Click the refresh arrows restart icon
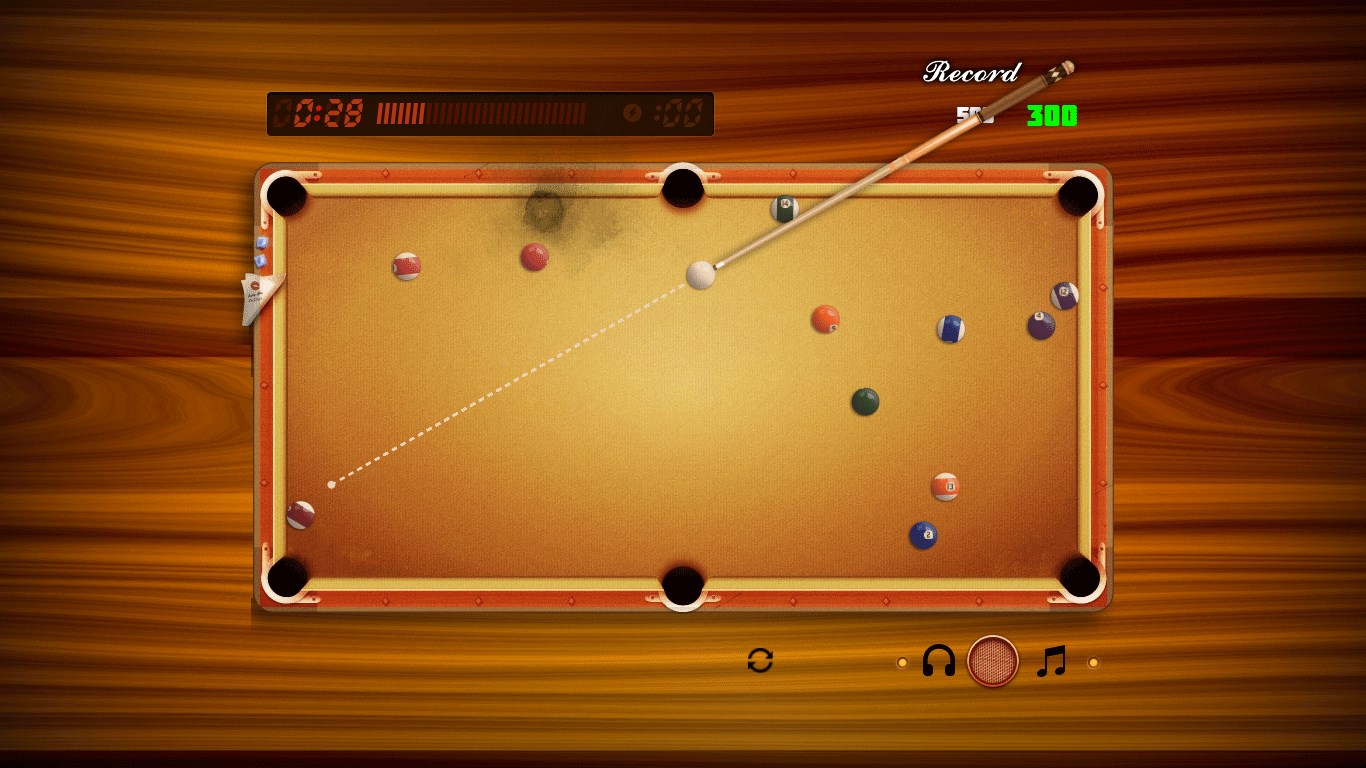1366x768 pixels. 760,660
